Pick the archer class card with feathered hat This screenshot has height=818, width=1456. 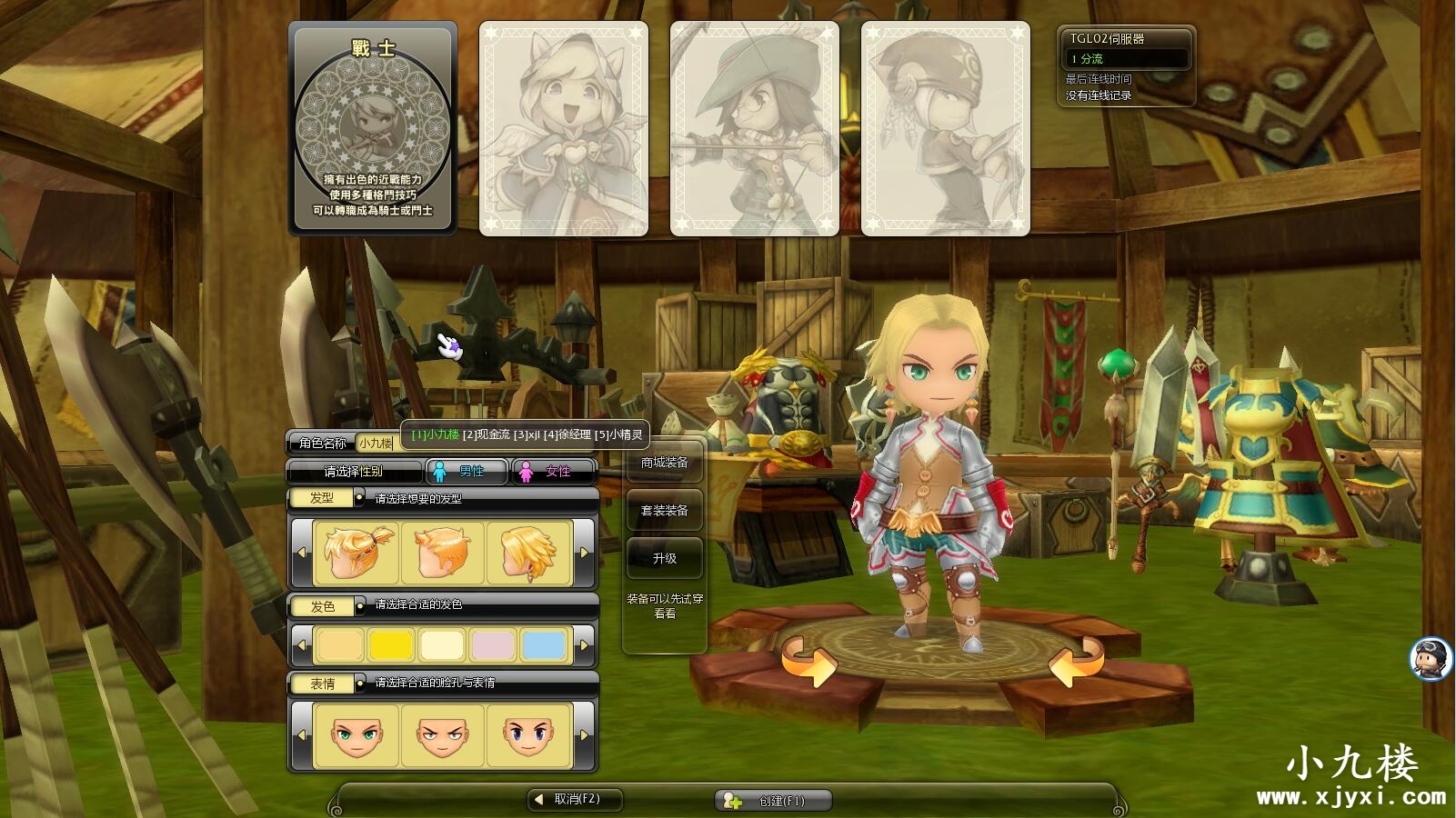(755, 129)
